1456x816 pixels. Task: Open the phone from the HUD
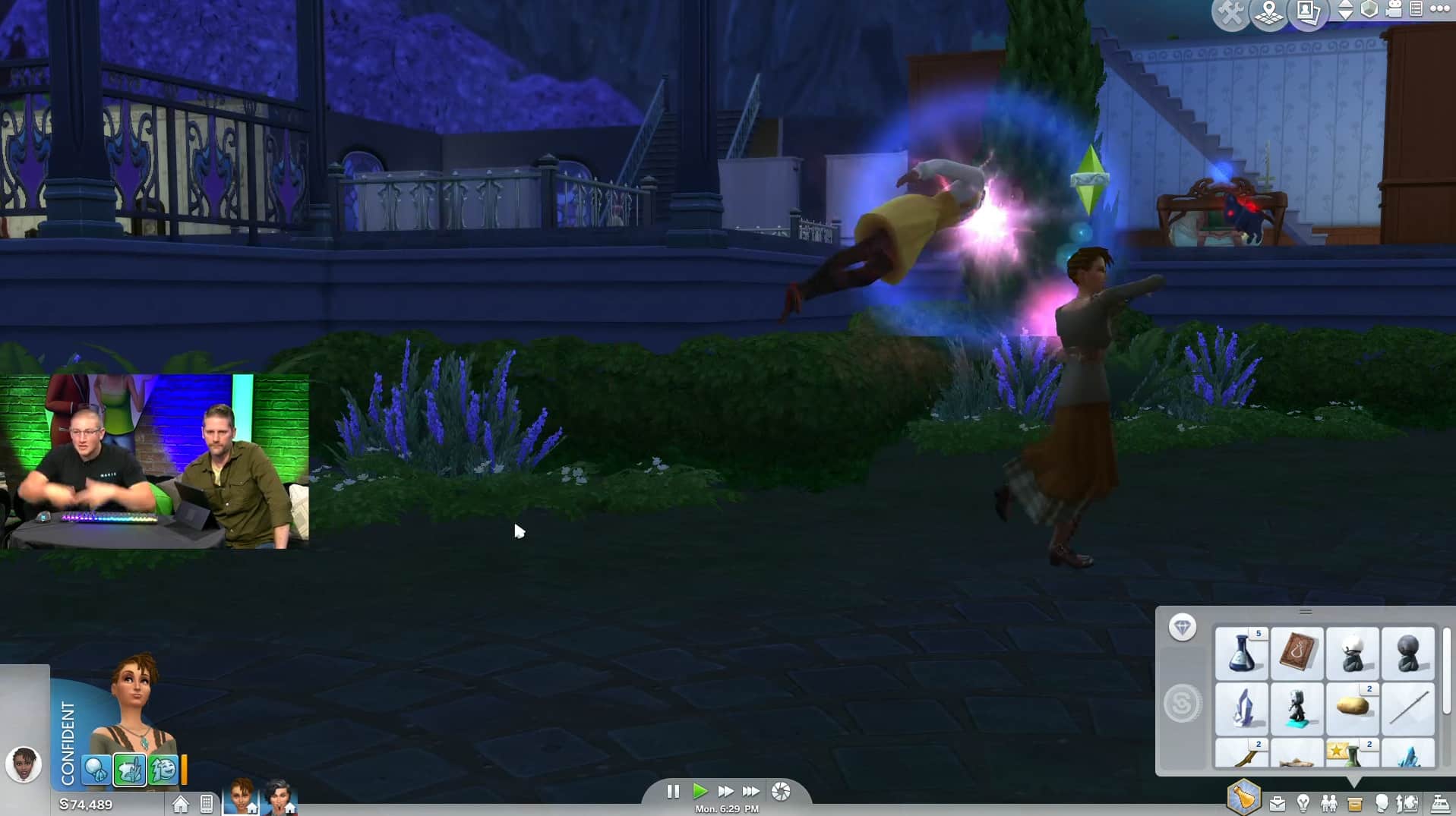coord(207,804)
